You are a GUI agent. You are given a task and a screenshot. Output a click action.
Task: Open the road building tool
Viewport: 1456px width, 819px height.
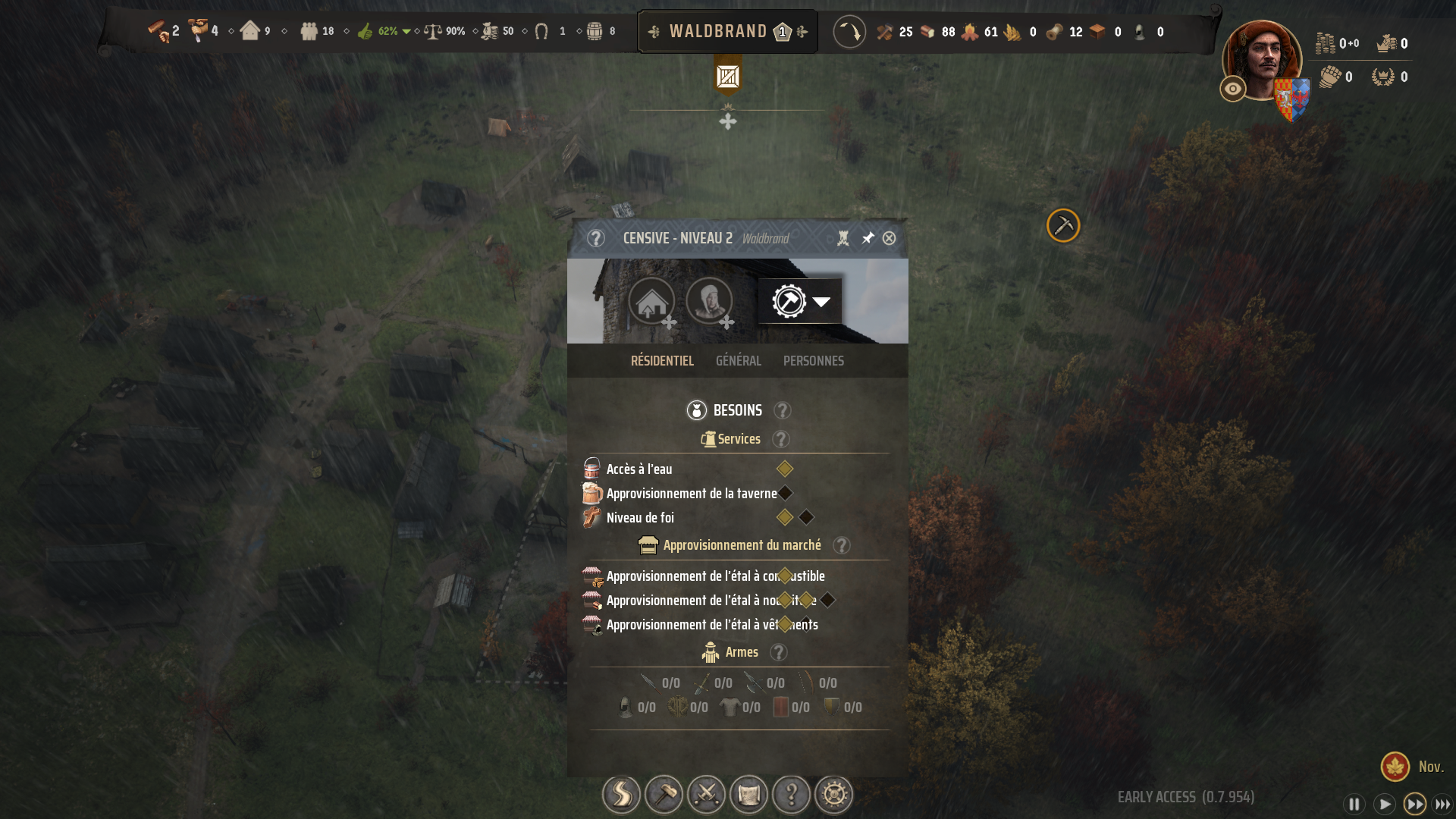[621, 795]
